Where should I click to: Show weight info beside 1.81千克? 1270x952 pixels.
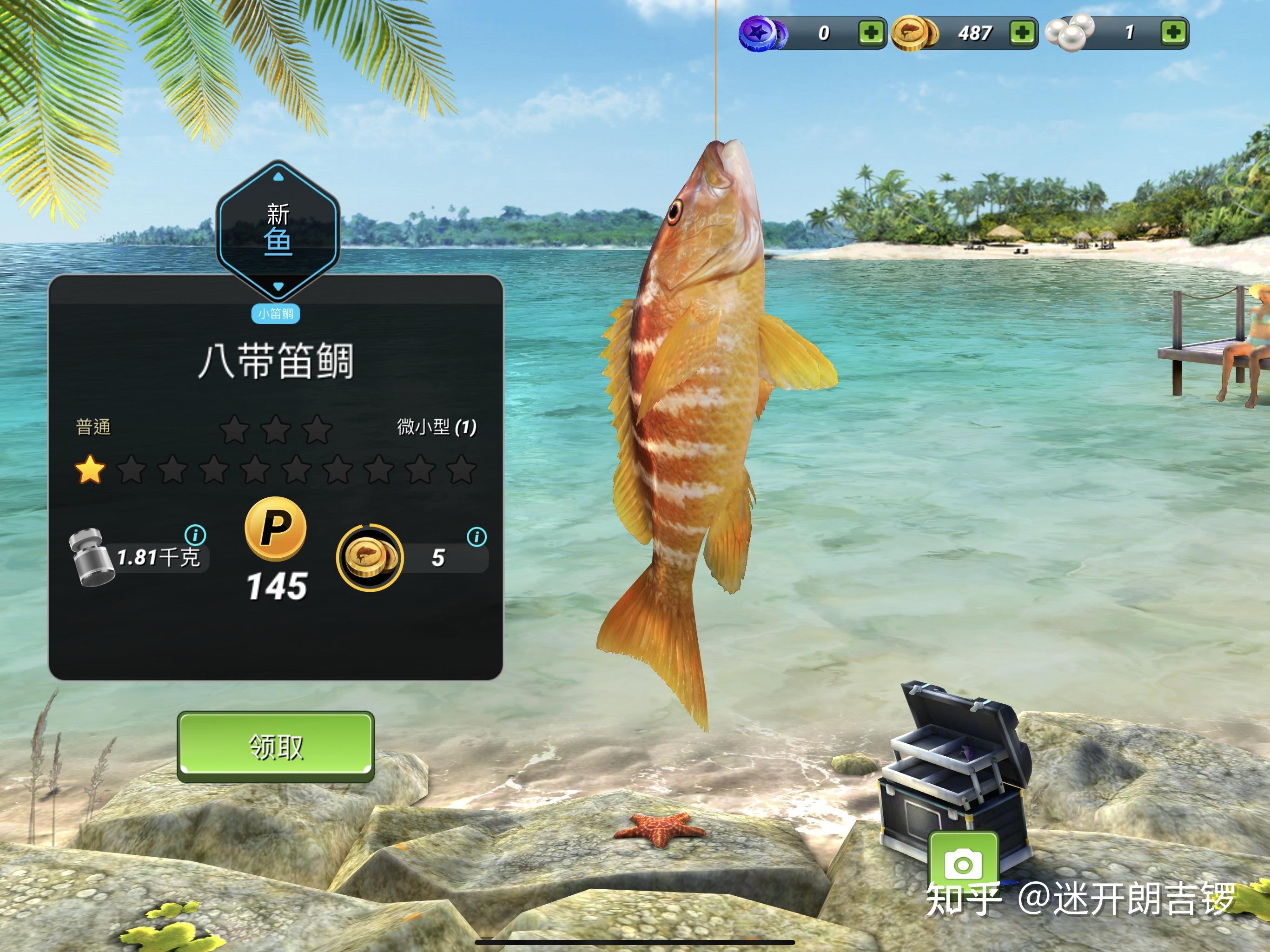point(195,535)
